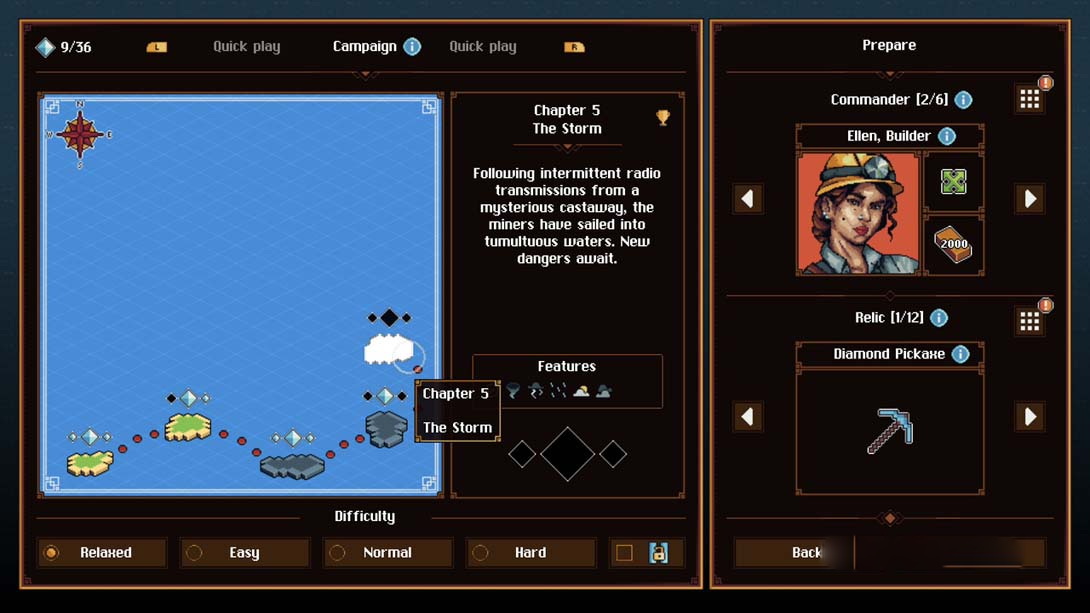Select the Campaign tab
The height and width of the screenshot is (613, 1090).
364,47
